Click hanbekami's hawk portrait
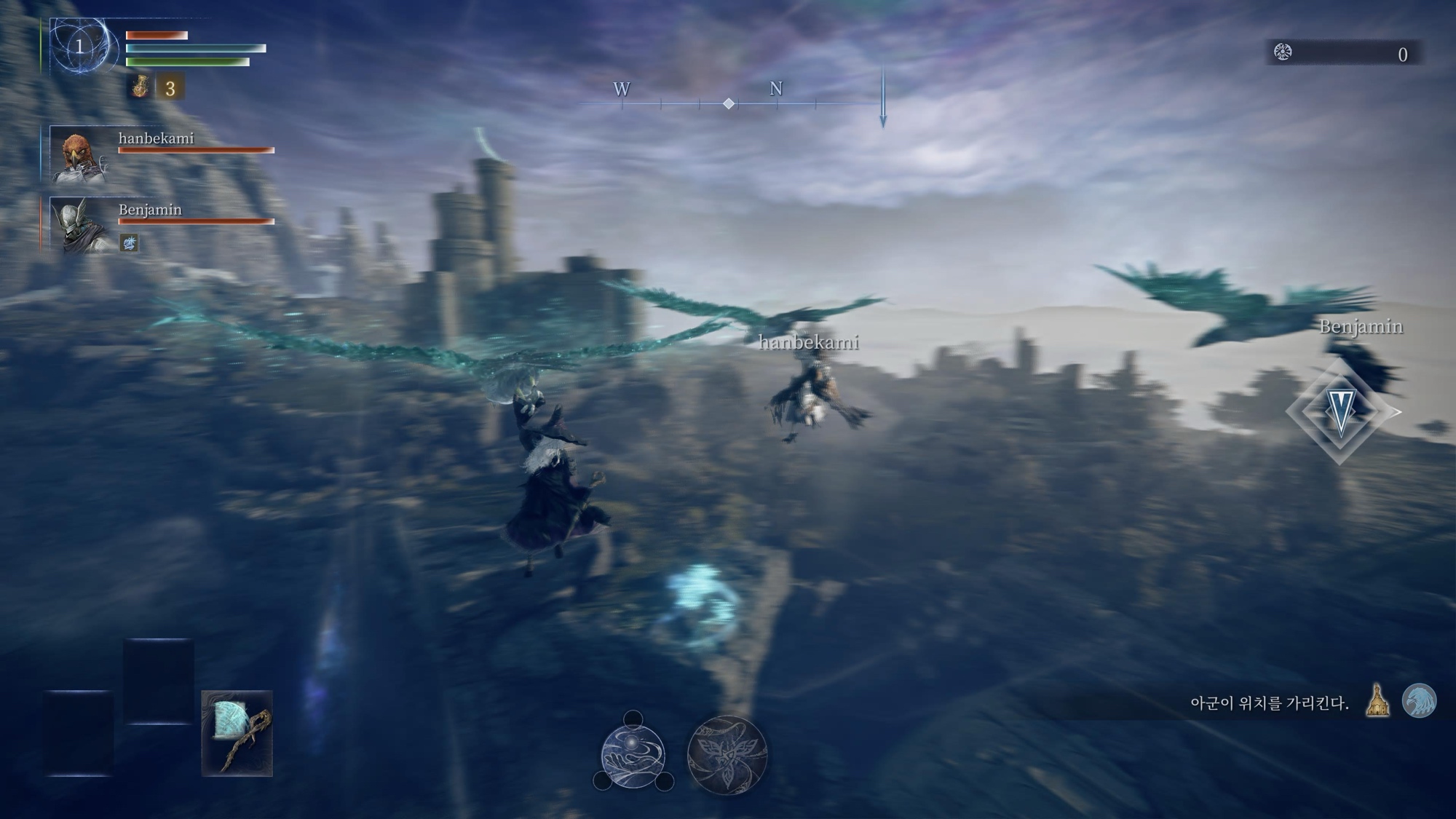This screenshot has height=819, width=1456. click(78, 156)
